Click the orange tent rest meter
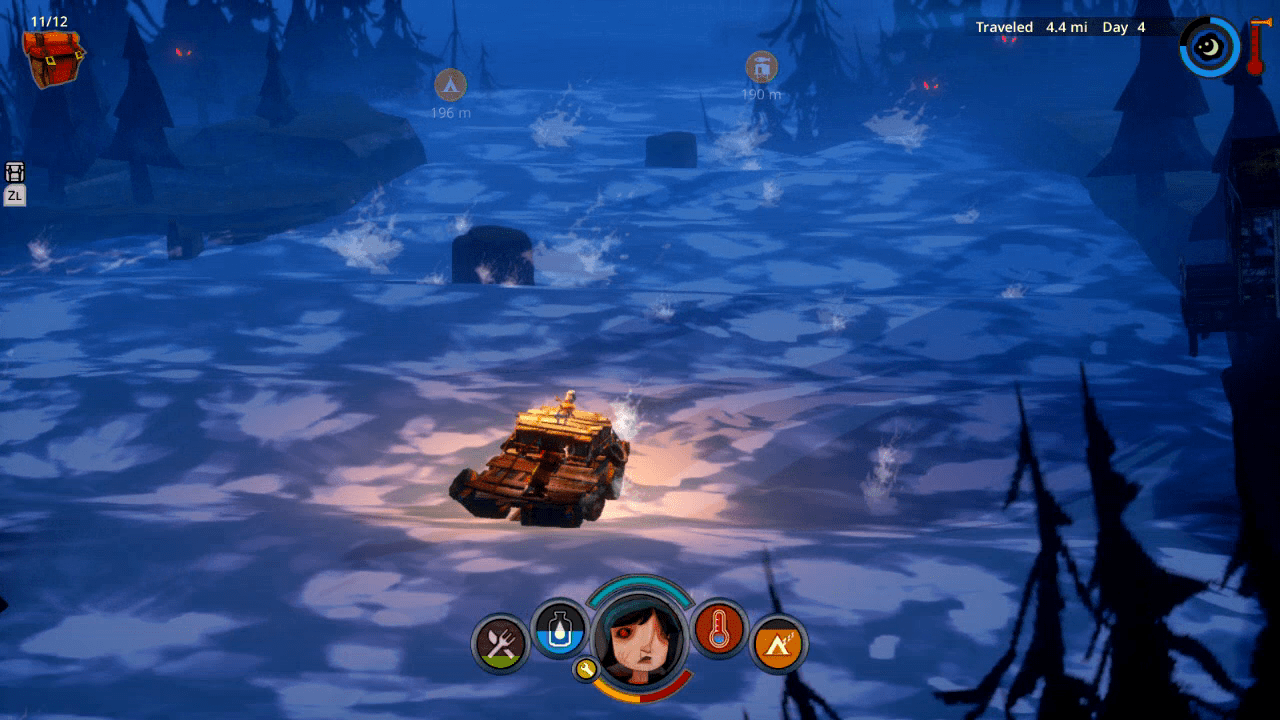The image size is (1280, 720). point(778,642)
